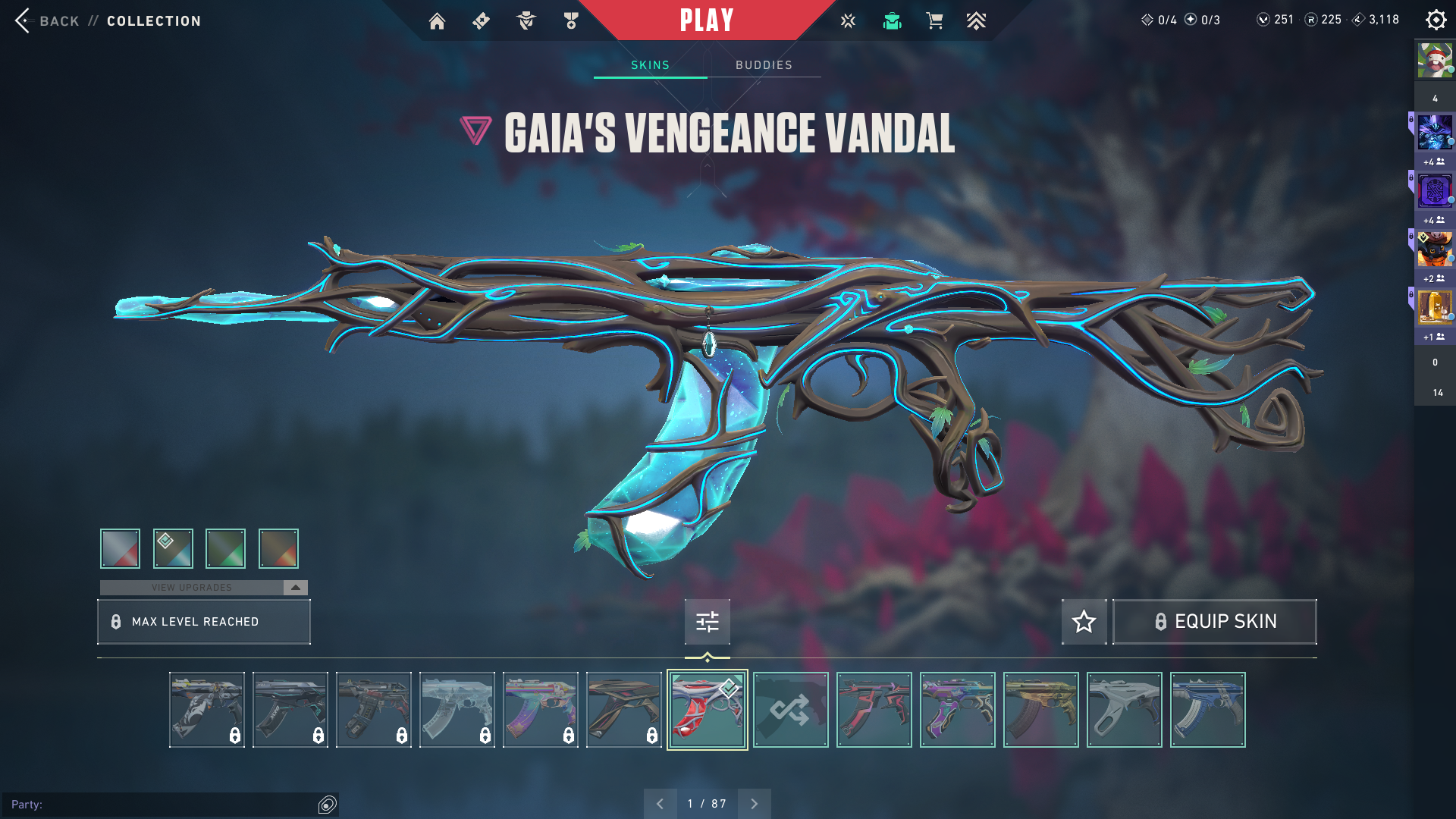This screenshot has height=819, width=1456.
Task: Select the random shuffle skin thumbnail
Action: pyautogui.click(x=790, y=710)
